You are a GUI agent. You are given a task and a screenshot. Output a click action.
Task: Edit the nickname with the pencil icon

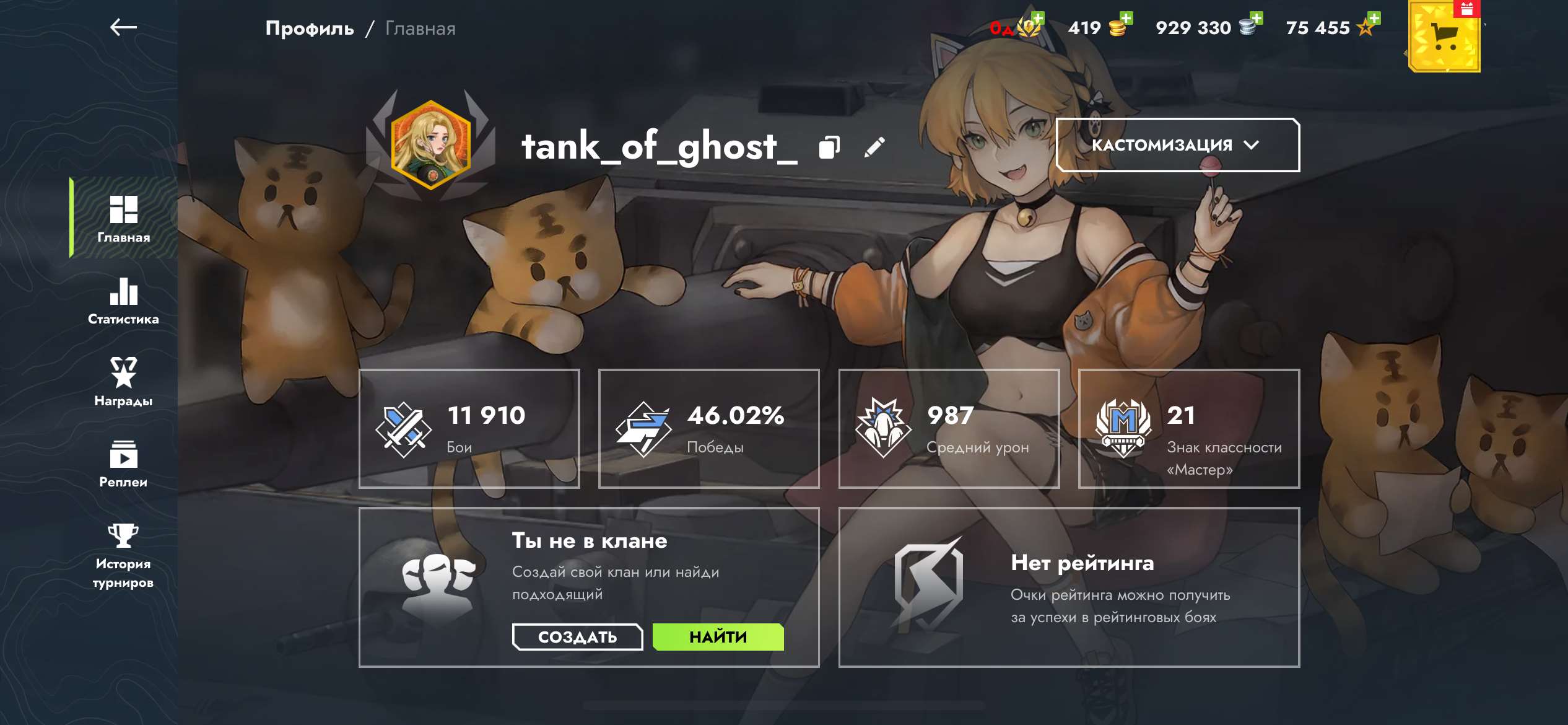(875, 149)
